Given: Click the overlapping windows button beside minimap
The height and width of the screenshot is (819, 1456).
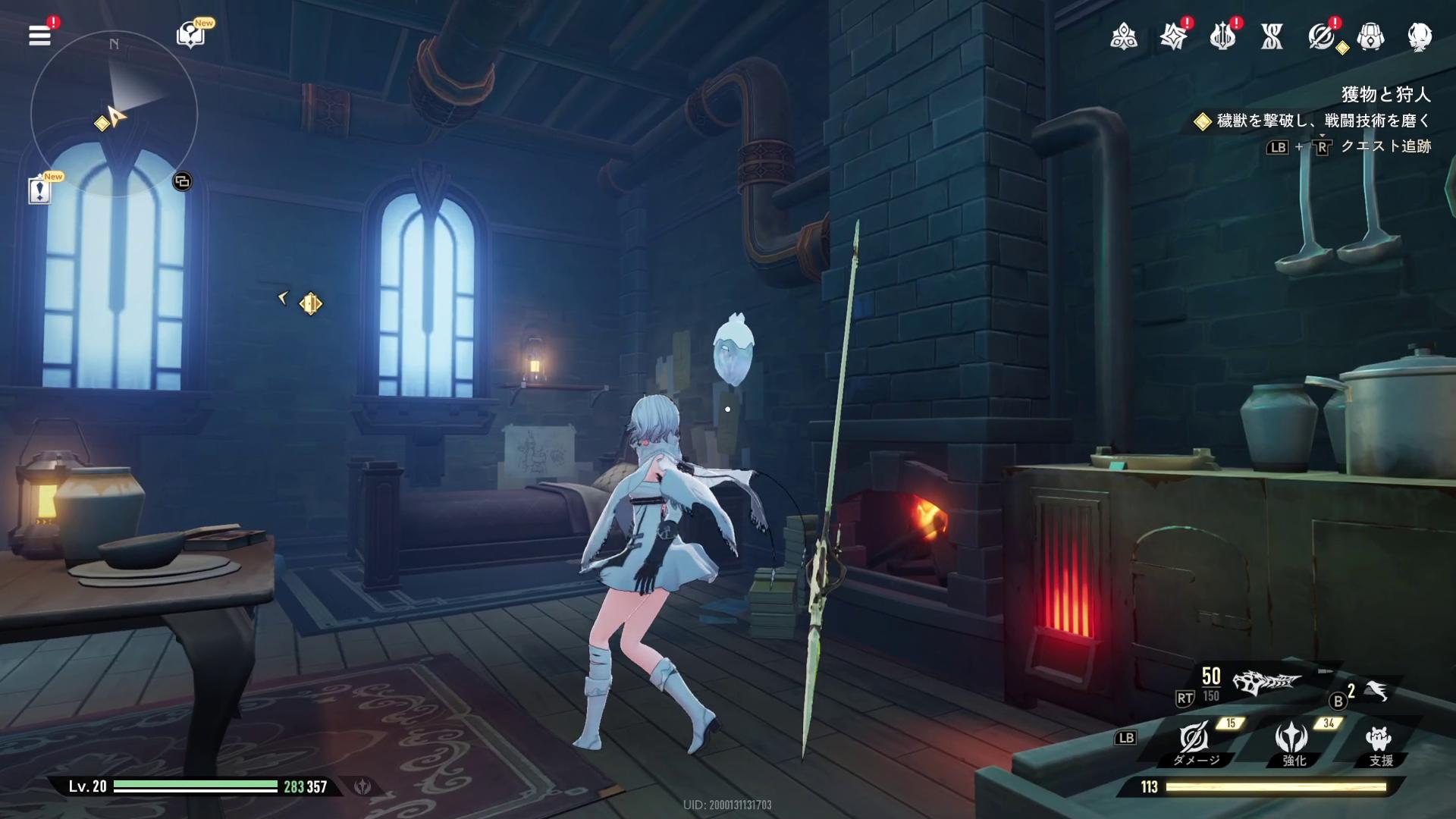Looking at the screenshot, I should pyautogui.click(x=182, y=181).
